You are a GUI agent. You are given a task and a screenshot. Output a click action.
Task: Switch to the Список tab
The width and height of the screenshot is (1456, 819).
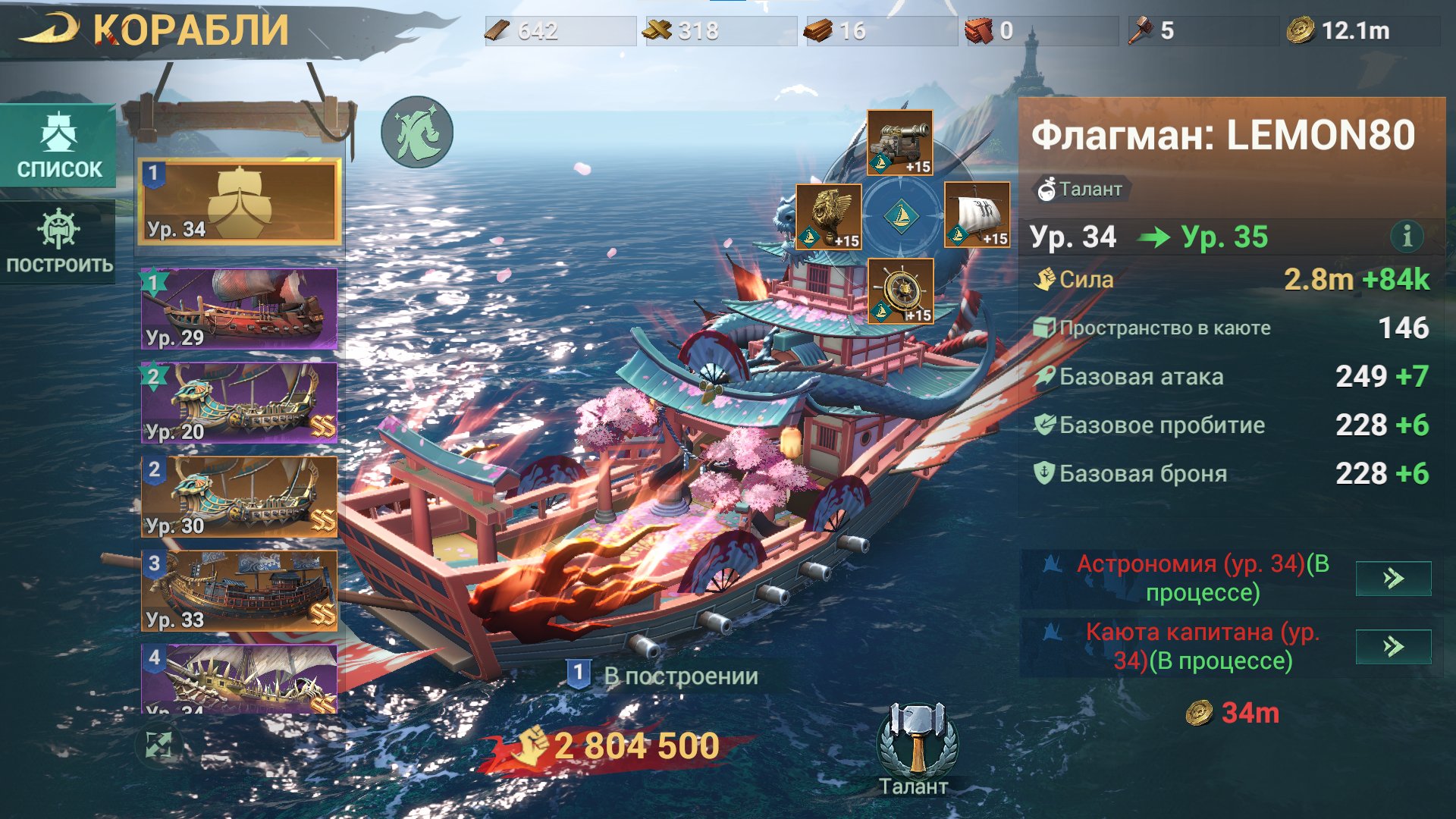pos(59,146)
